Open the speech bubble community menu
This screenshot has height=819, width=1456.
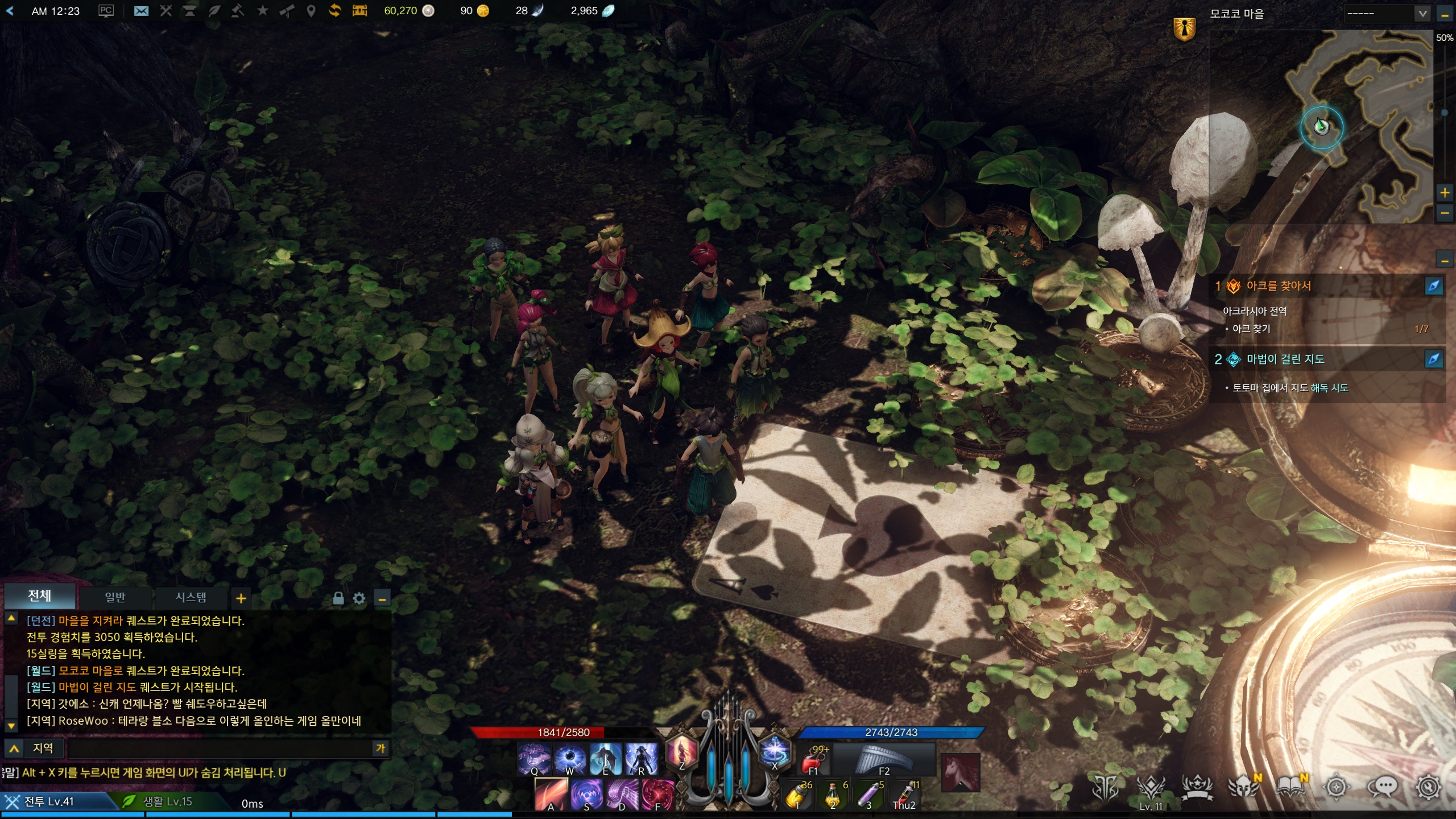pos(1382,787)
